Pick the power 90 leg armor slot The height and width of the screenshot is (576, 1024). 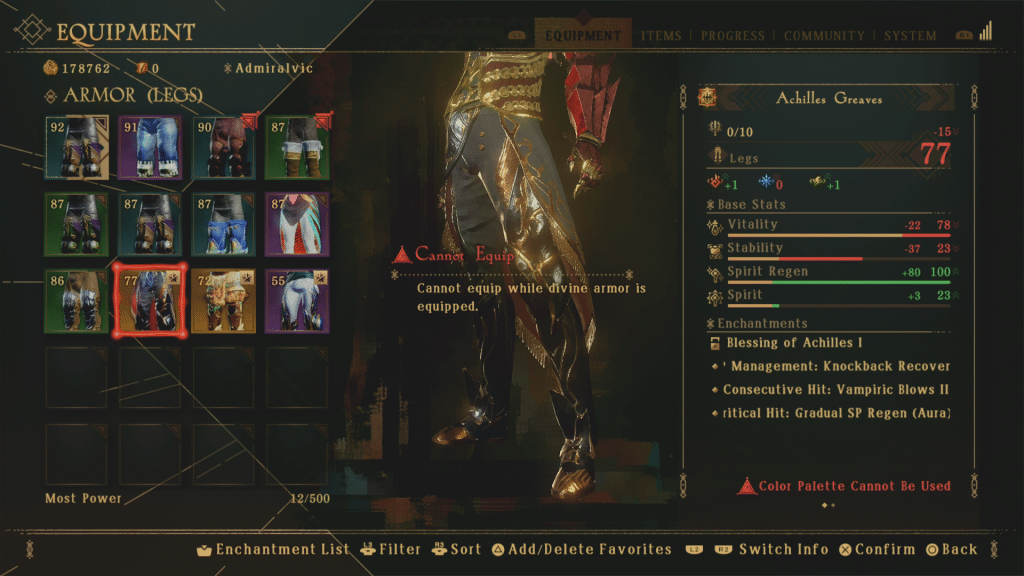[224, 147]
